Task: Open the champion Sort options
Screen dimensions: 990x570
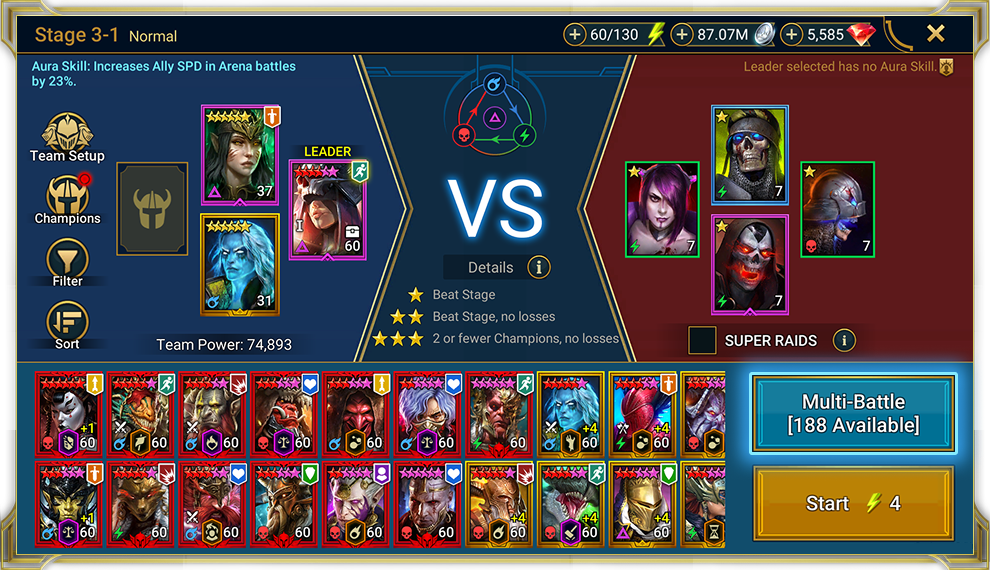Action: (x=67, y=326)
